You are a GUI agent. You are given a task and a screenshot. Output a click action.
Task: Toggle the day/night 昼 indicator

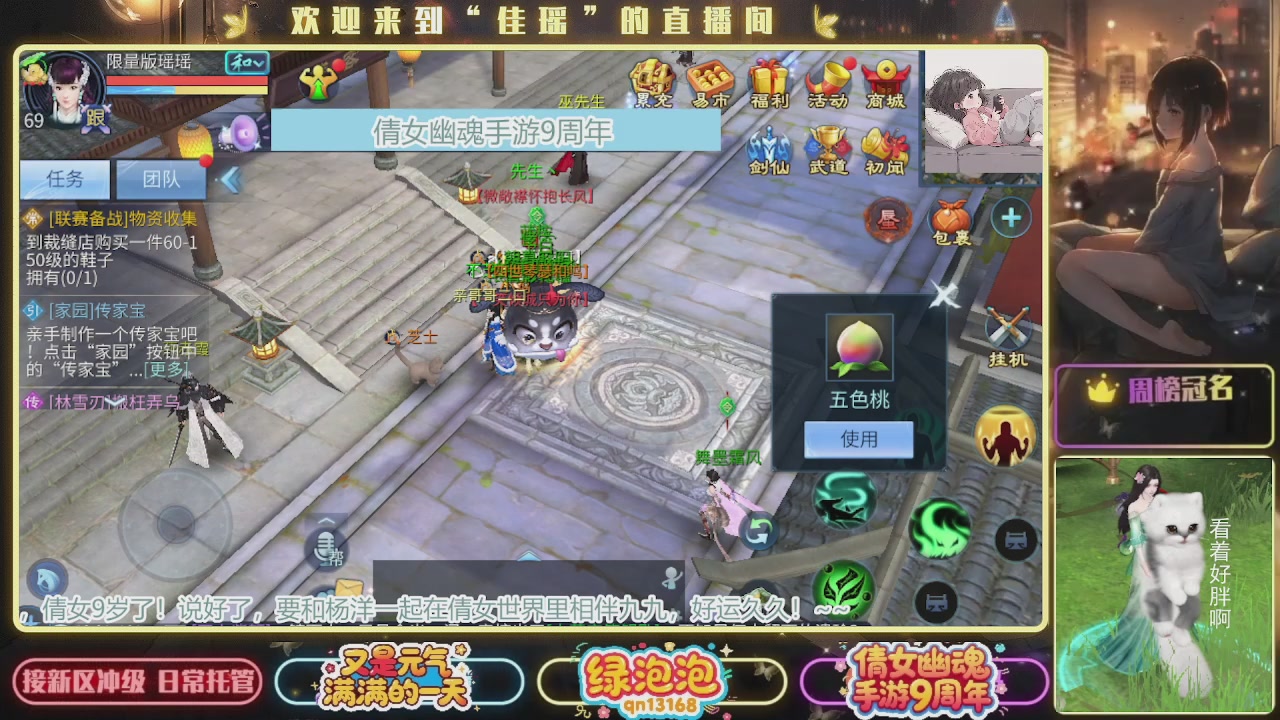point(888,219)
